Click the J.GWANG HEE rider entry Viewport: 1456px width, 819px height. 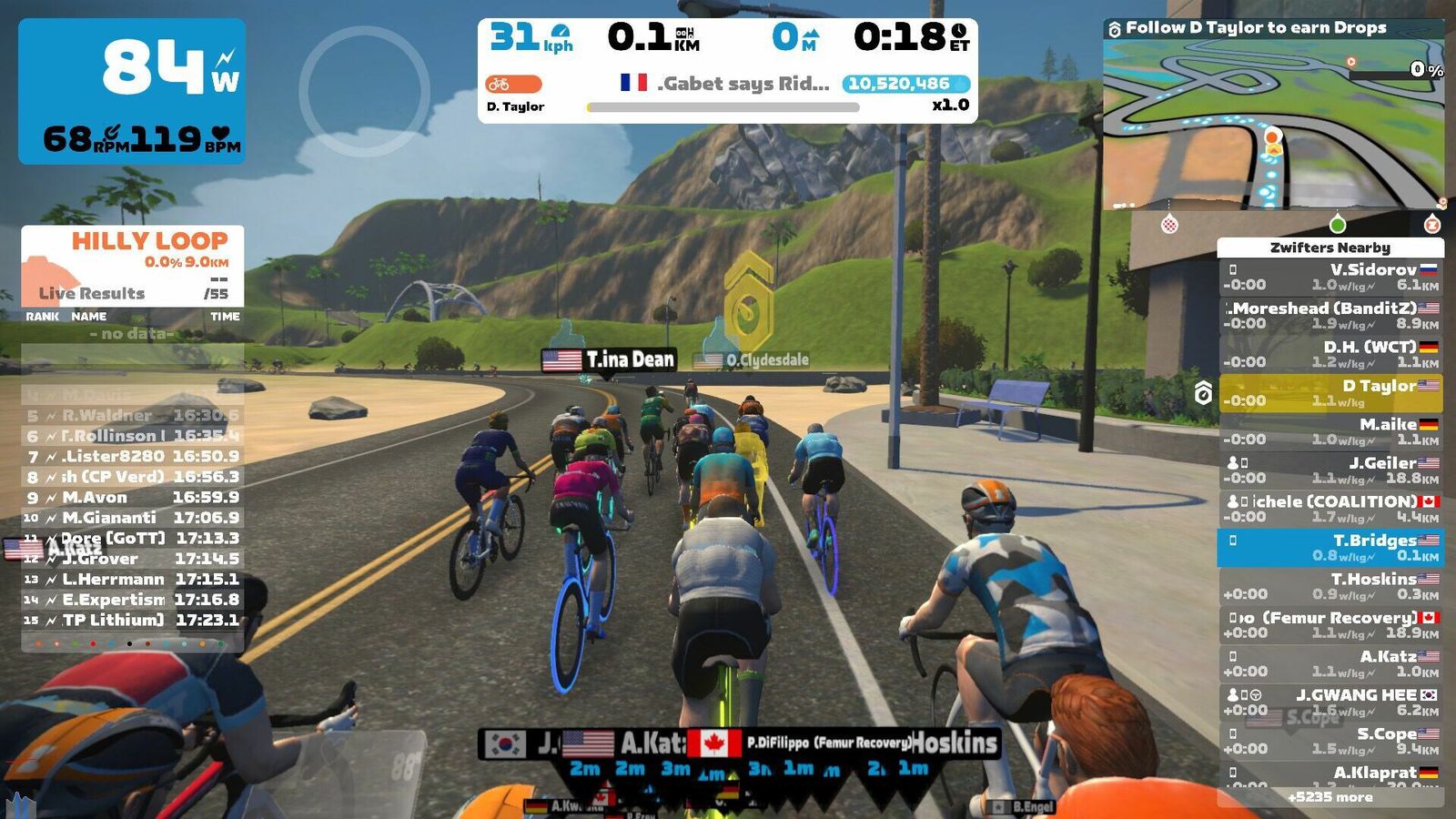point(1330,702)
